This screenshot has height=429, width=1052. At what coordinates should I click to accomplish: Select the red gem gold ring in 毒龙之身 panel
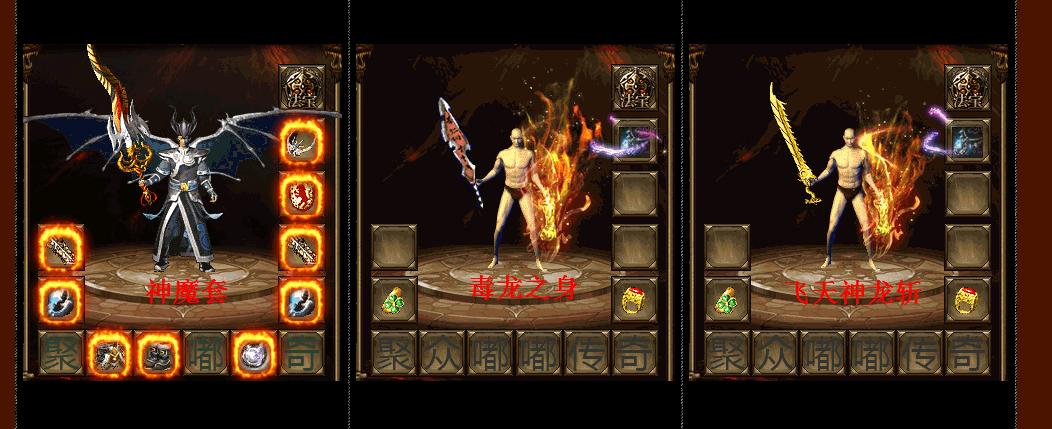tap(634, 300)
